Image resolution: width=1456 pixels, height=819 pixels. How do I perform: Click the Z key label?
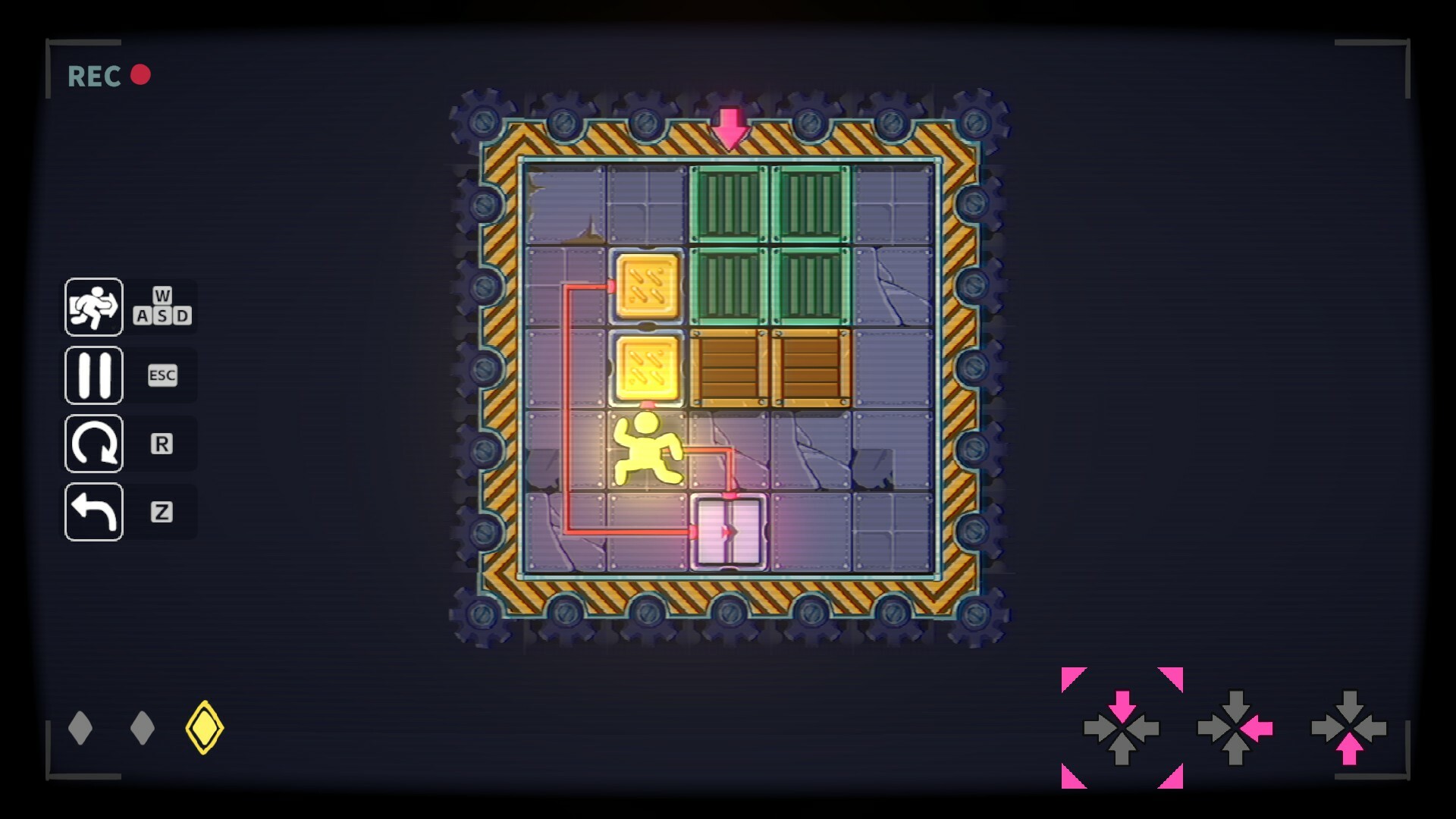pyautogui.click(x=162, y=511)
